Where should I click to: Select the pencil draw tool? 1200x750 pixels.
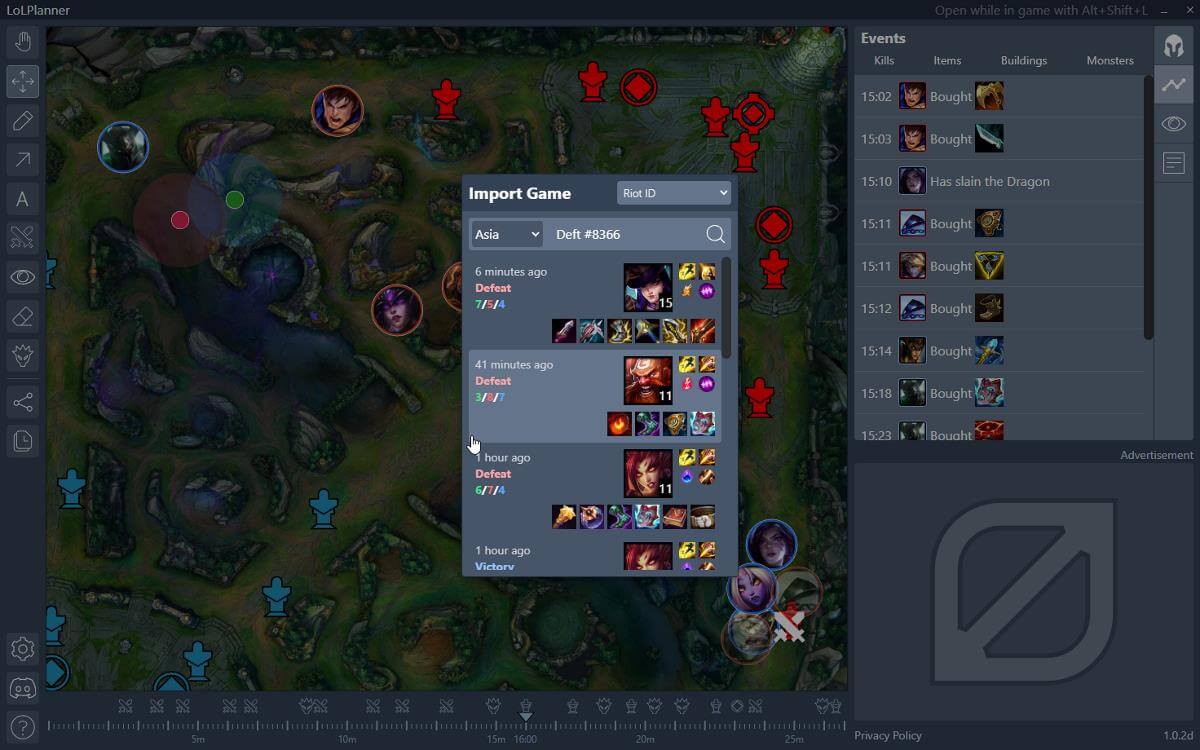tap(23, 121)
